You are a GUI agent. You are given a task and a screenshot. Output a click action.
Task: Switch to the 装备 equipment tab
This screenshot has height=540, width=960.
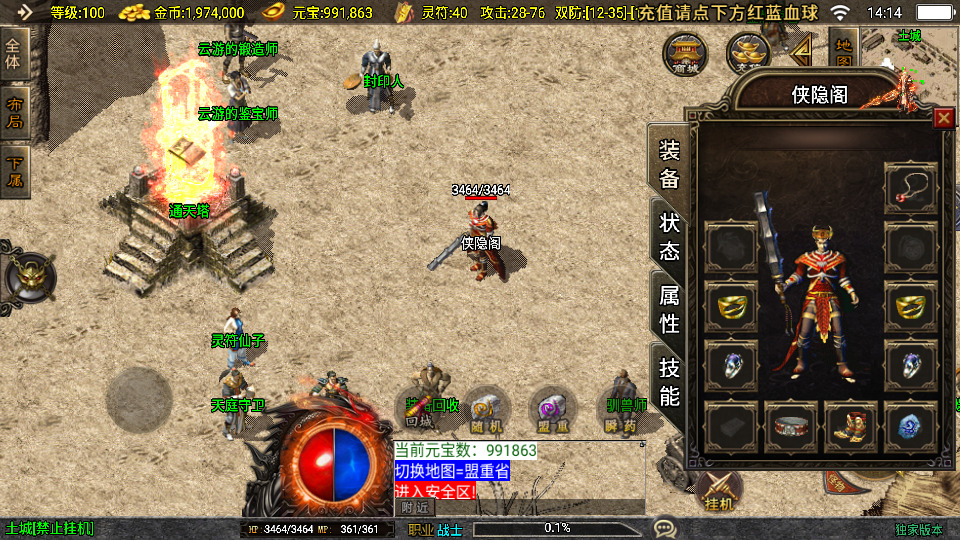[x=669, y=164]
